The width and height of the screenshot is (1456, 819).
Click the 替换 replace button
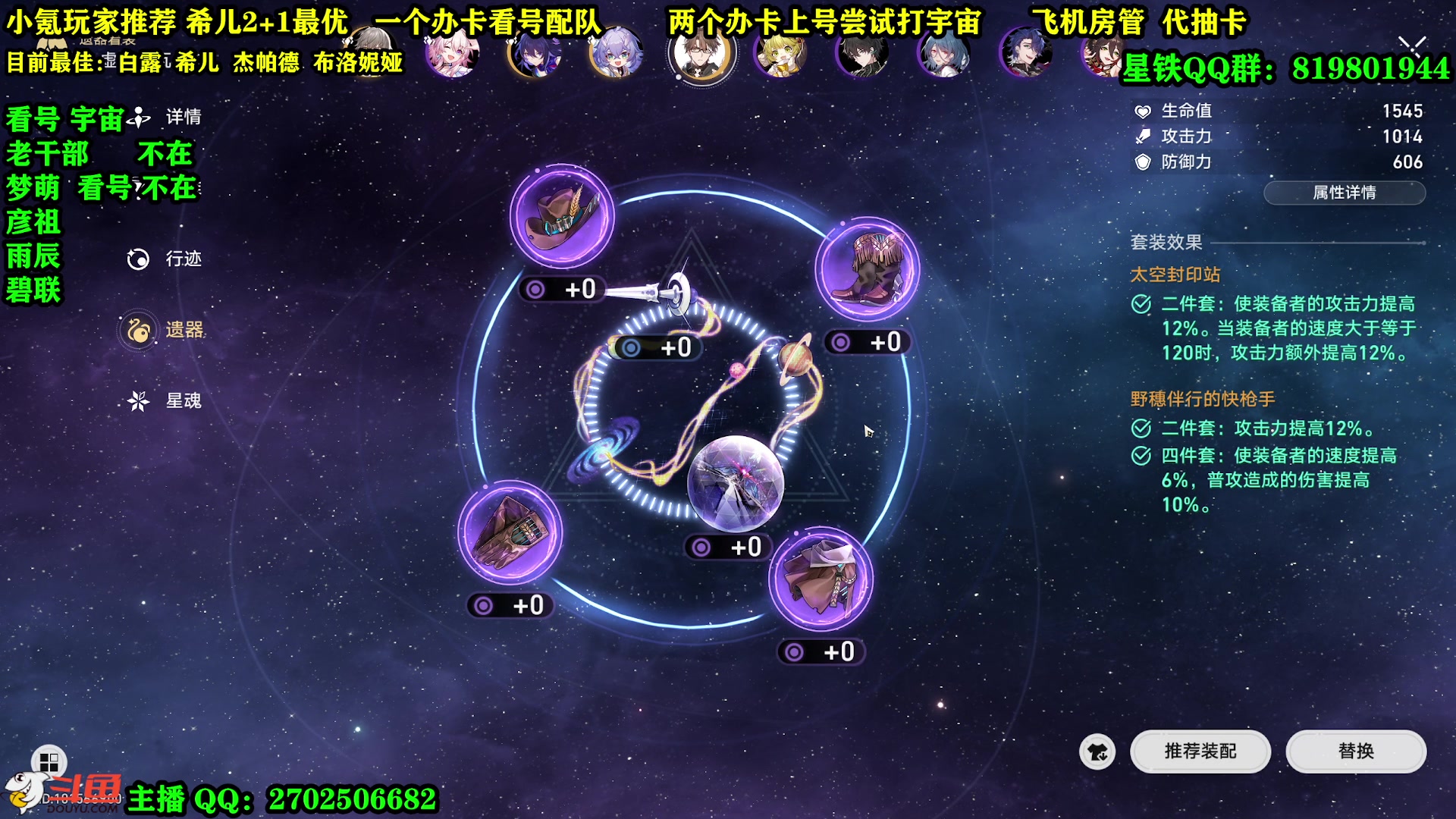click(x=1355, y=751)
